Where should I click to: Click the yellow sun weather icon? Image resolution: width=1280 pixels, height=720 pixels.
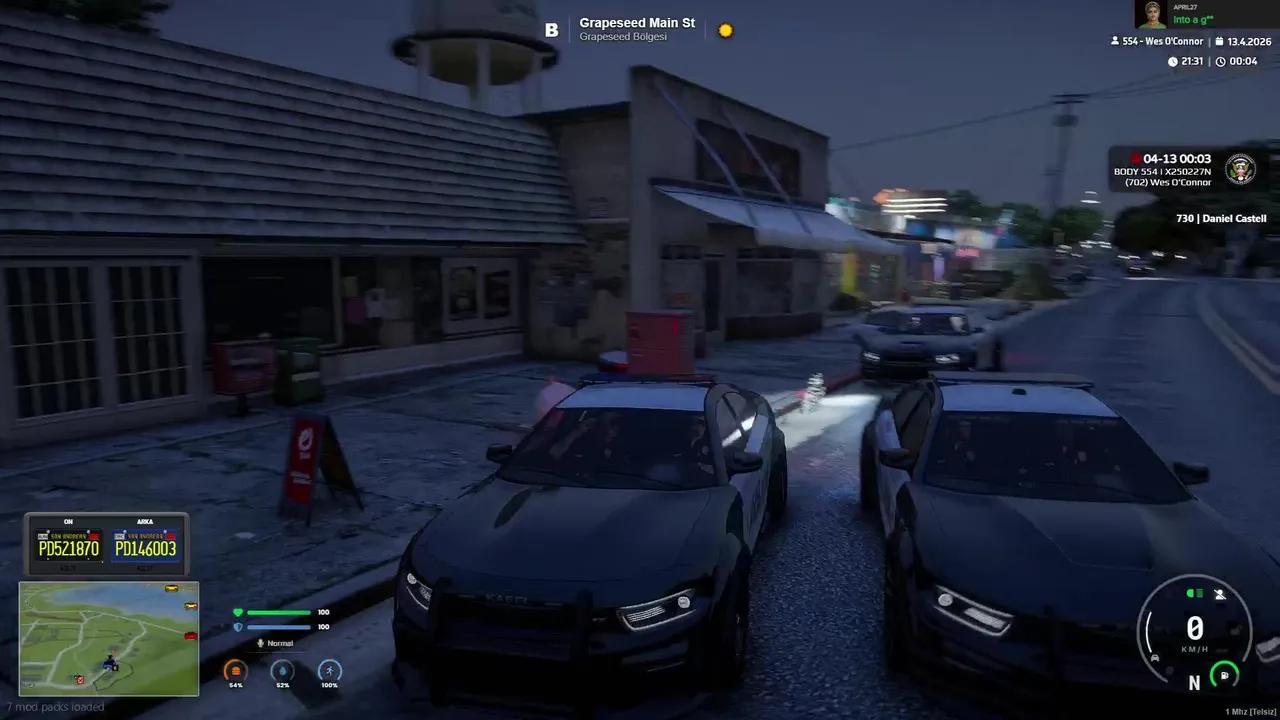pyautogui.click(x=726, y=30)
